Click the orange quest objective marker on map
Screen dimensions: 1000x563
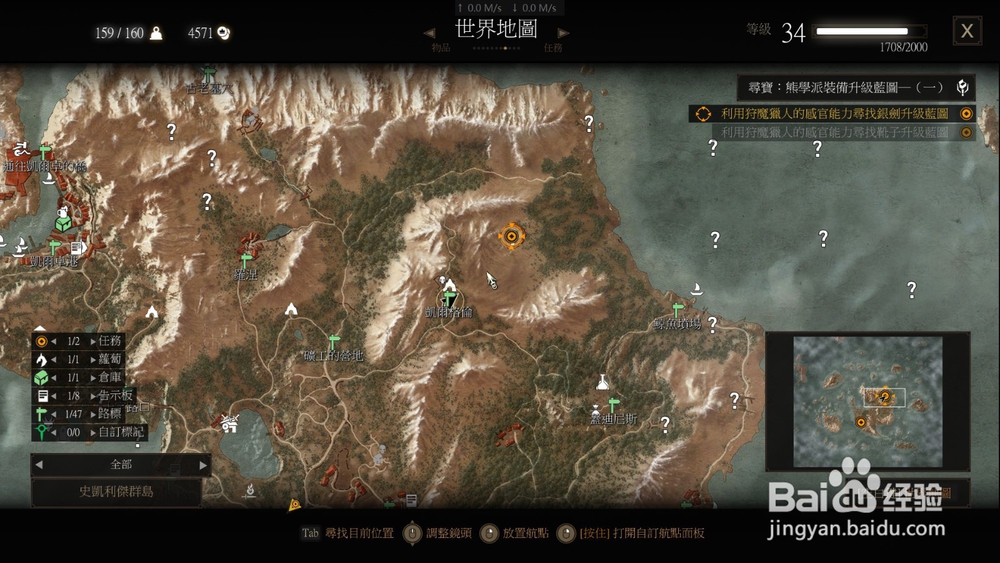click(x=512, y=236)
